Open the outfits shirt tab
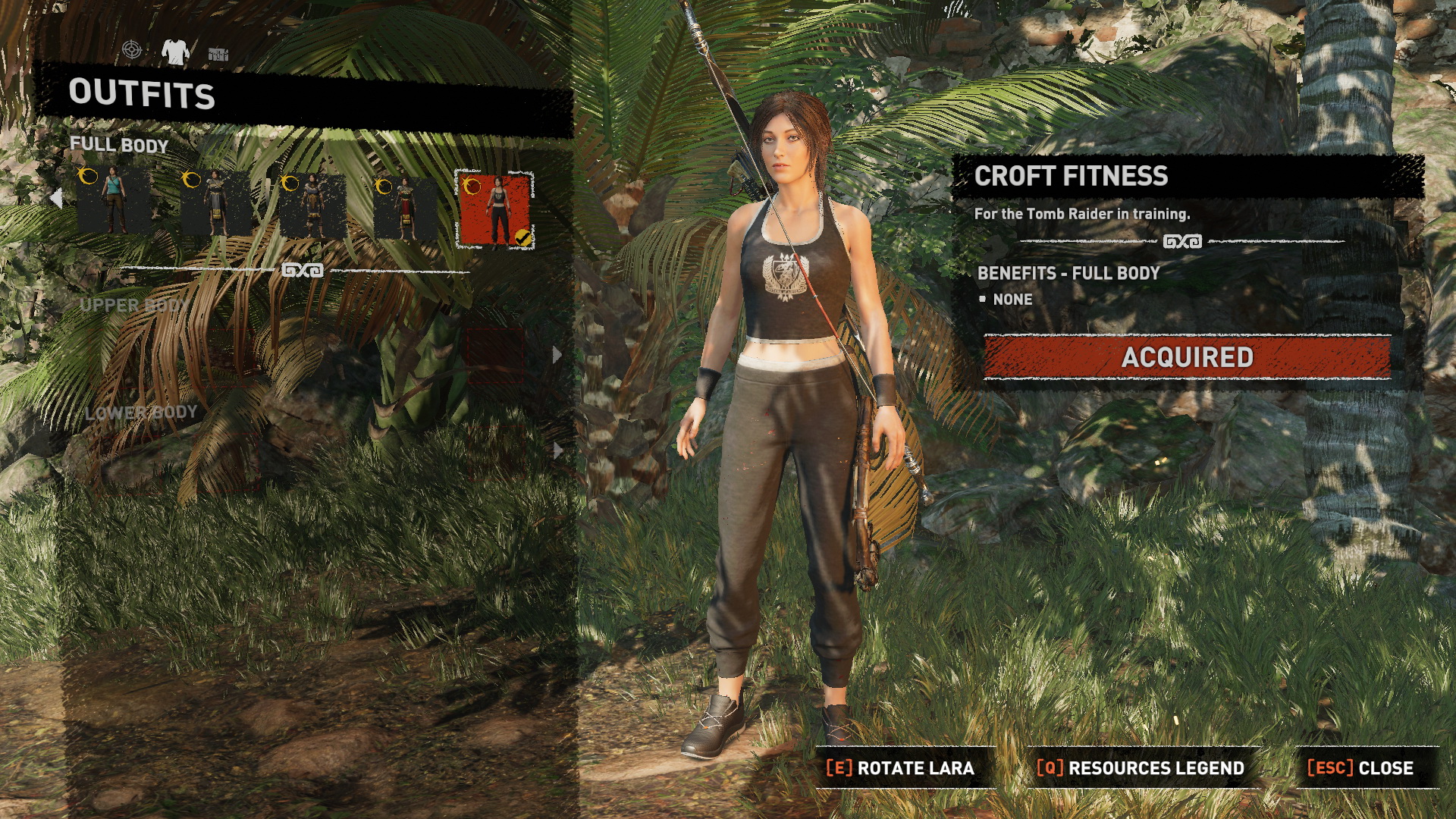Screen dimensions: 1456x819 [175, 52]
